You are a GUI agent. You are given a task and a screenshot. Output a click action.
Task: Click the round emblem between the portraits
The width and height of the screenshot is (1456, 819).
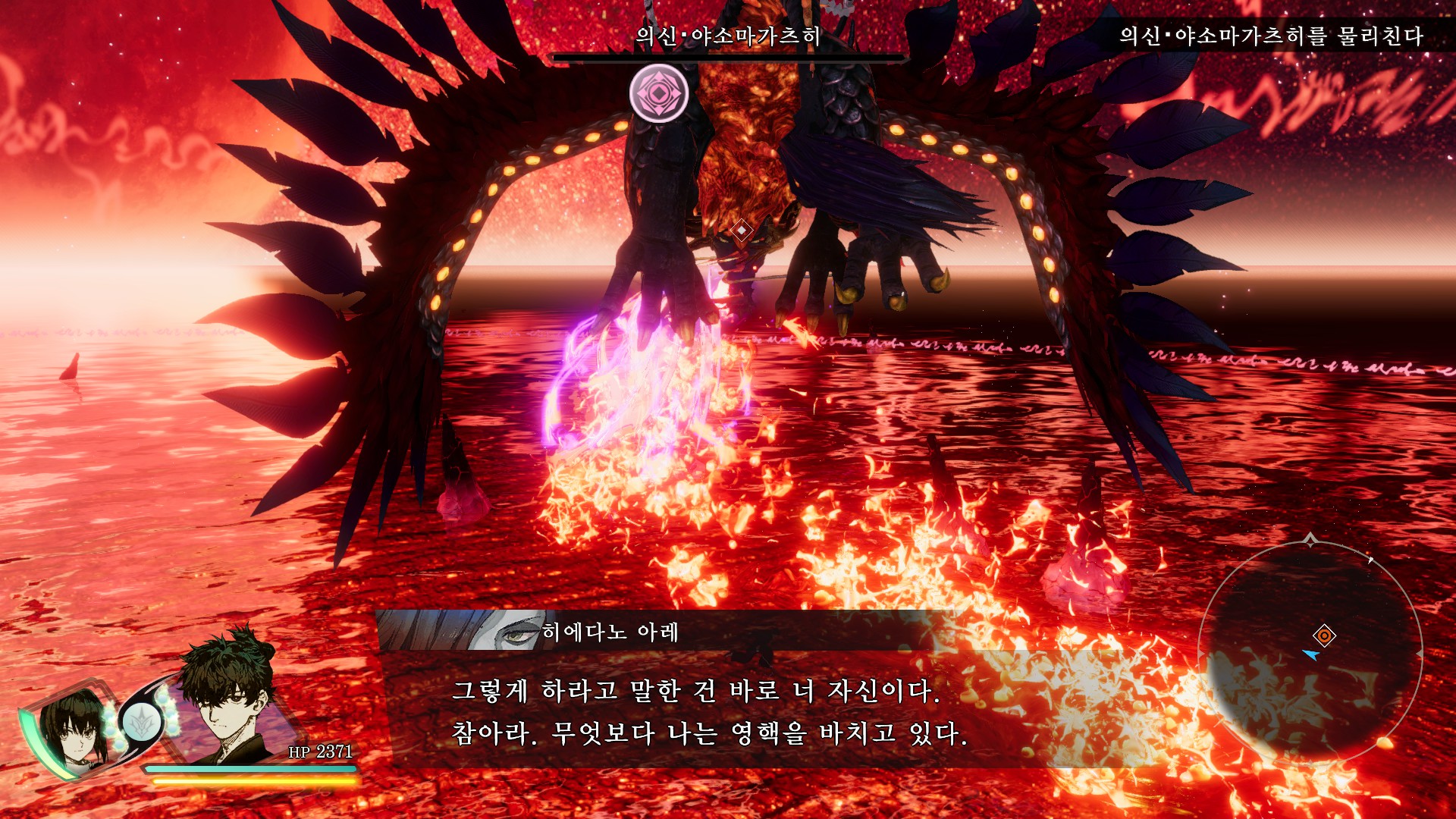[x=141, y=721]
